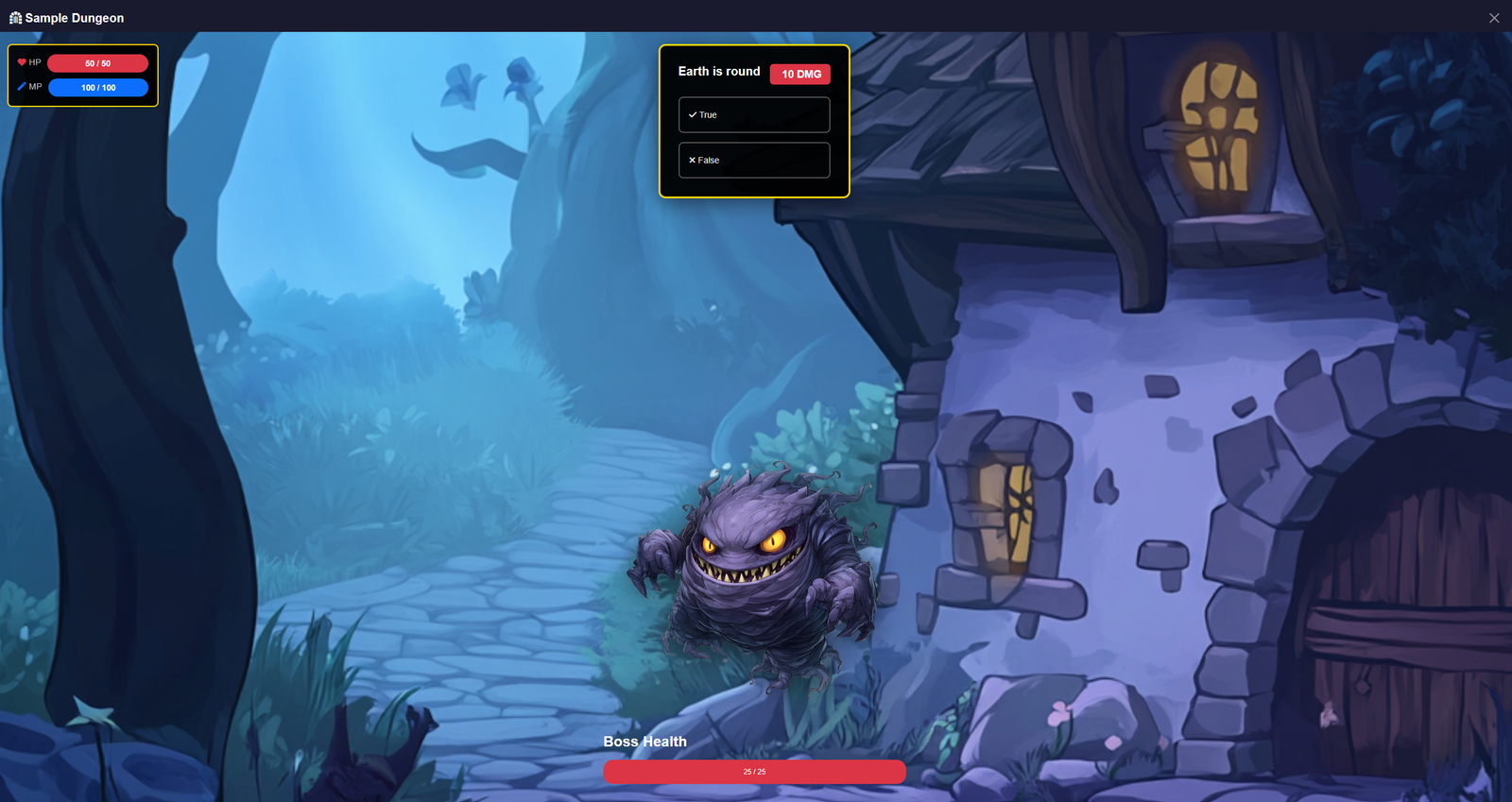Click the red heart icon beside HP
This screenshot has height=802, width=1512.
[x=22, y=61]
